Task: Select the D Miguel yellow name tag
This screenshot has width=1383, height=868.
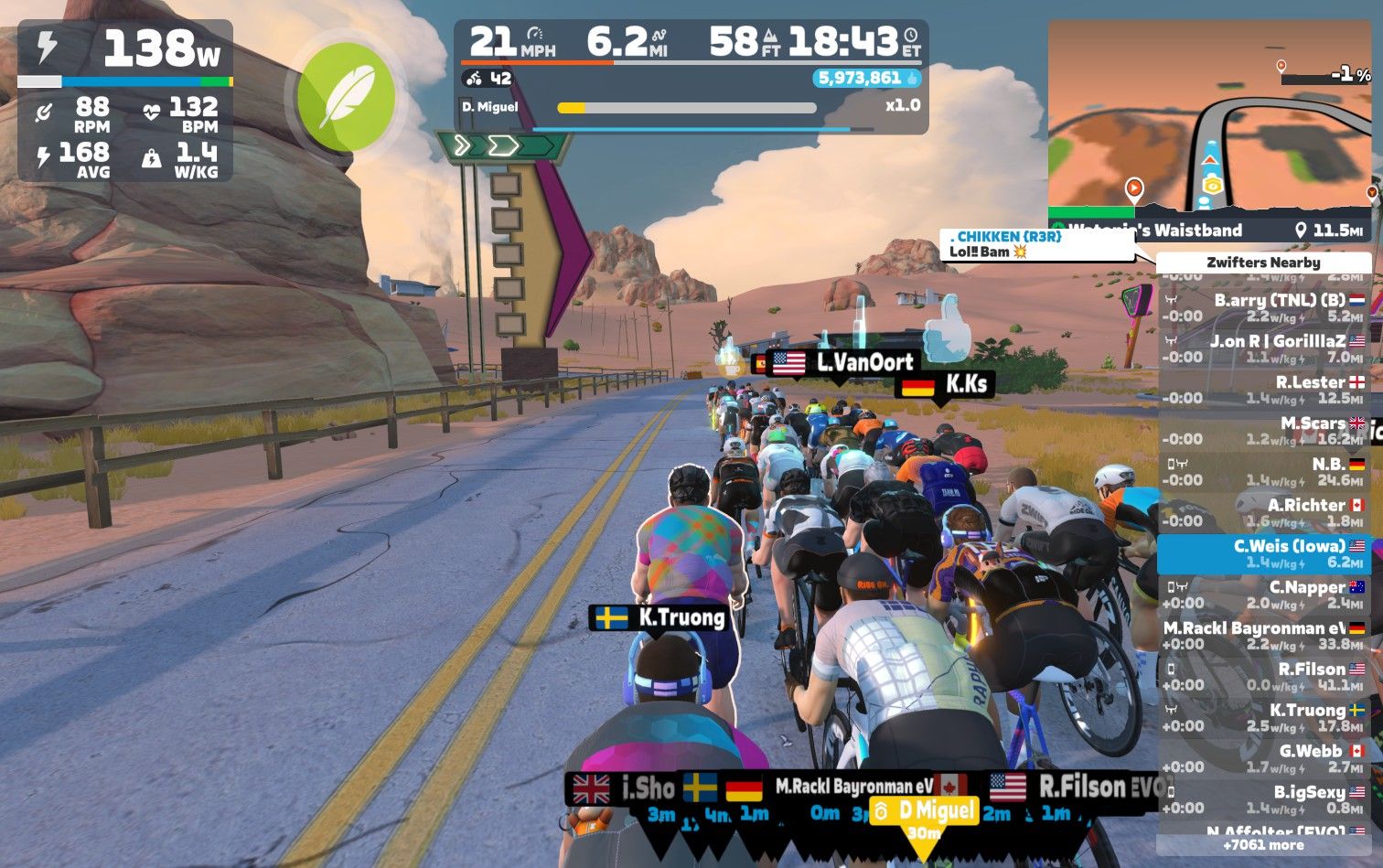Action: click(925, 810)
